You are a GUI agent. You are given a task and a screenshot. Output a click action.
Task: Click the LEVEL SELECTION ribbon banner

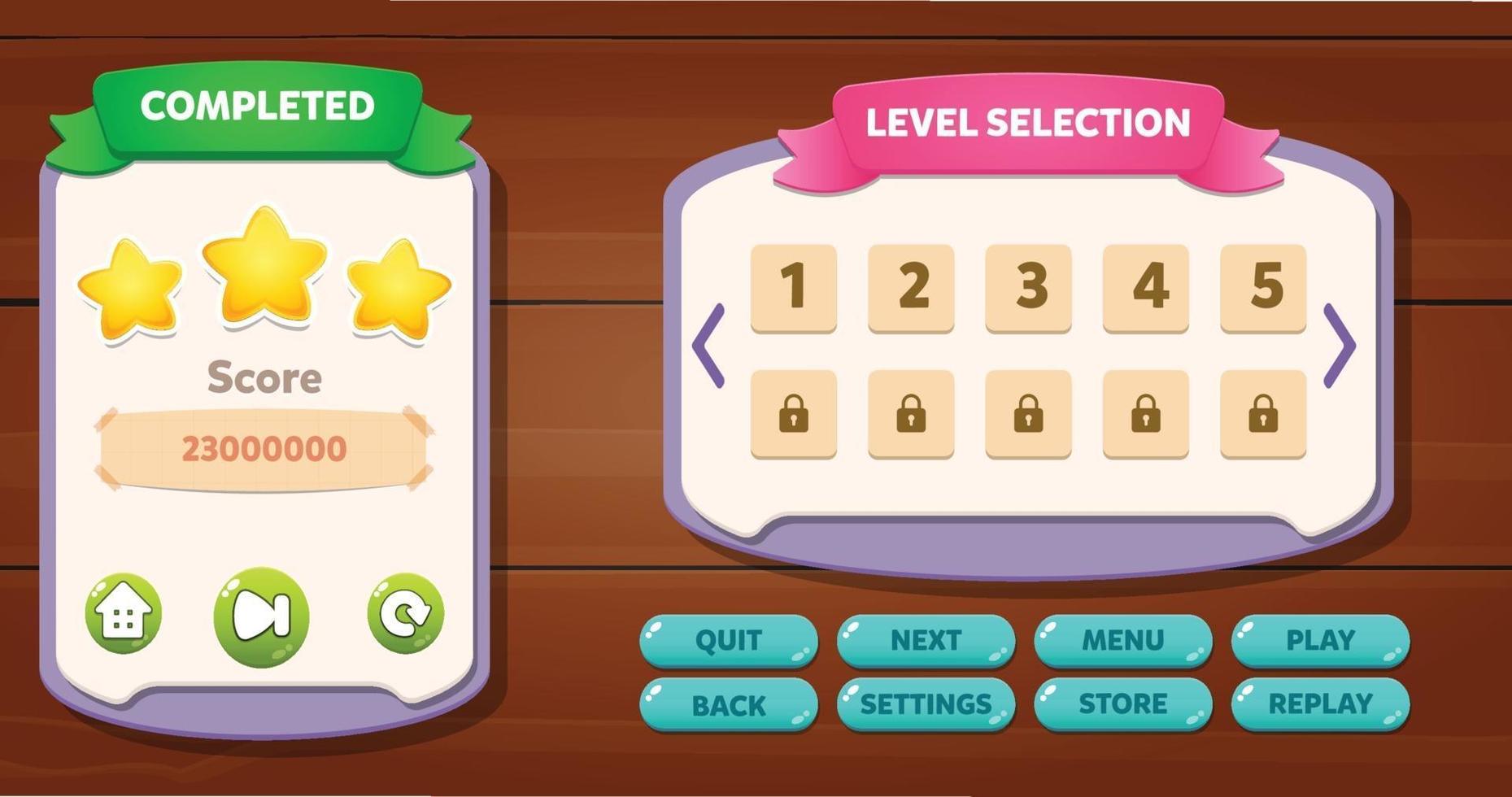[1026, 124]
